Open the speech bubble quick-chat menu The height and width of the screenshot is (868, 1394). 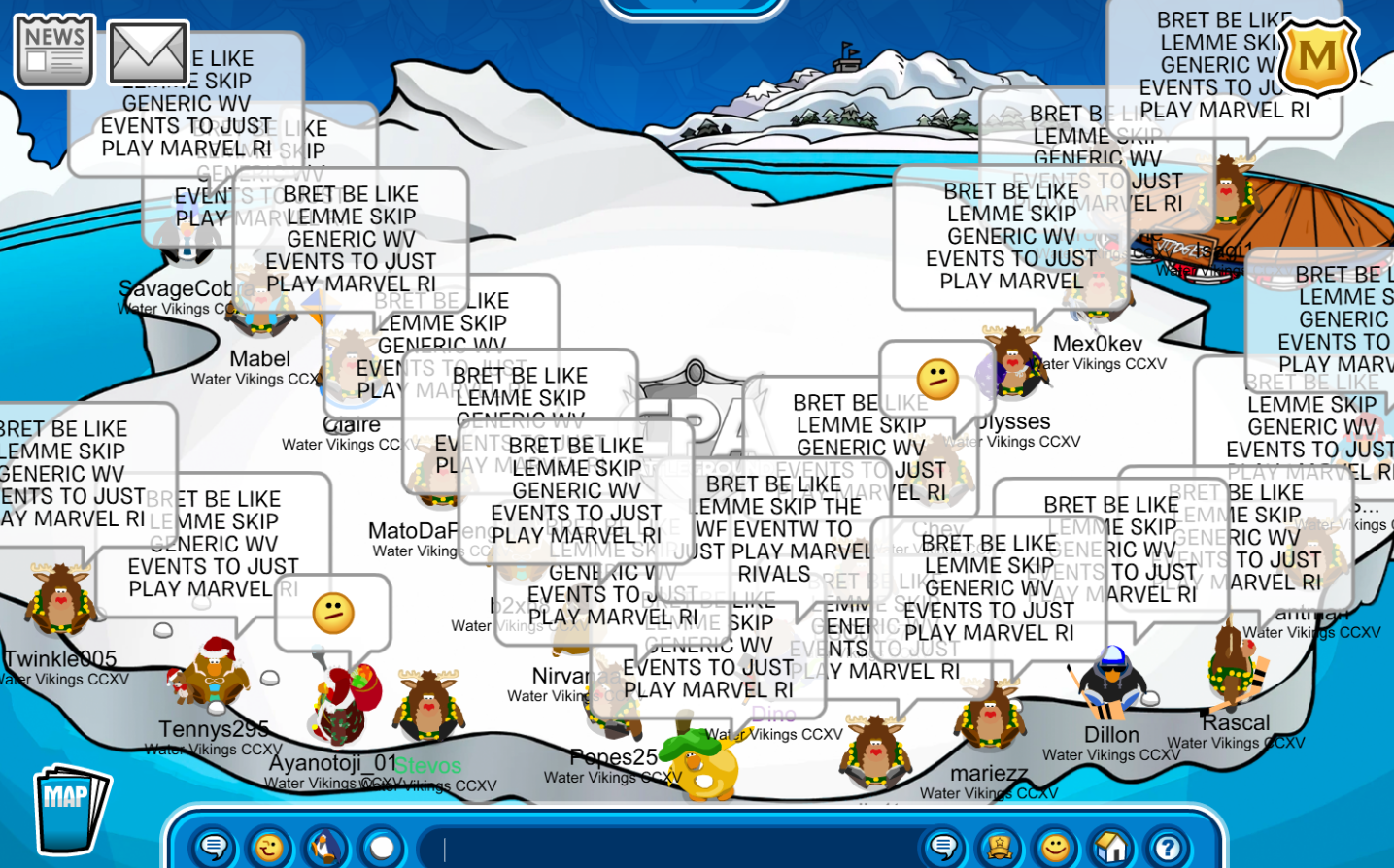(214, 848)
